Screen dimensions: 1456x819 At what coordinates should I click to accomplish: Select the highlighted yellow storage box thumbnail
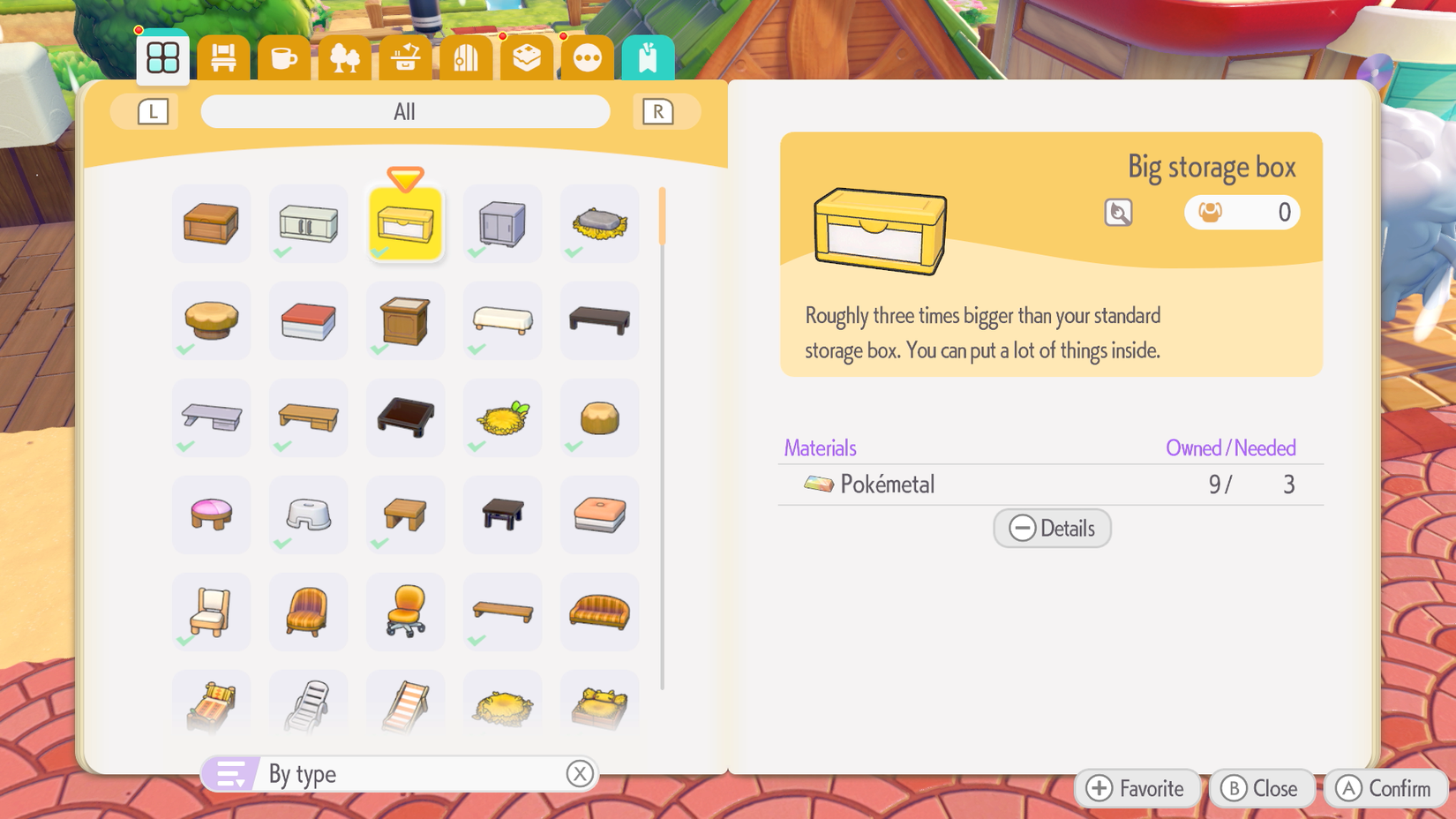coord(405,223)
